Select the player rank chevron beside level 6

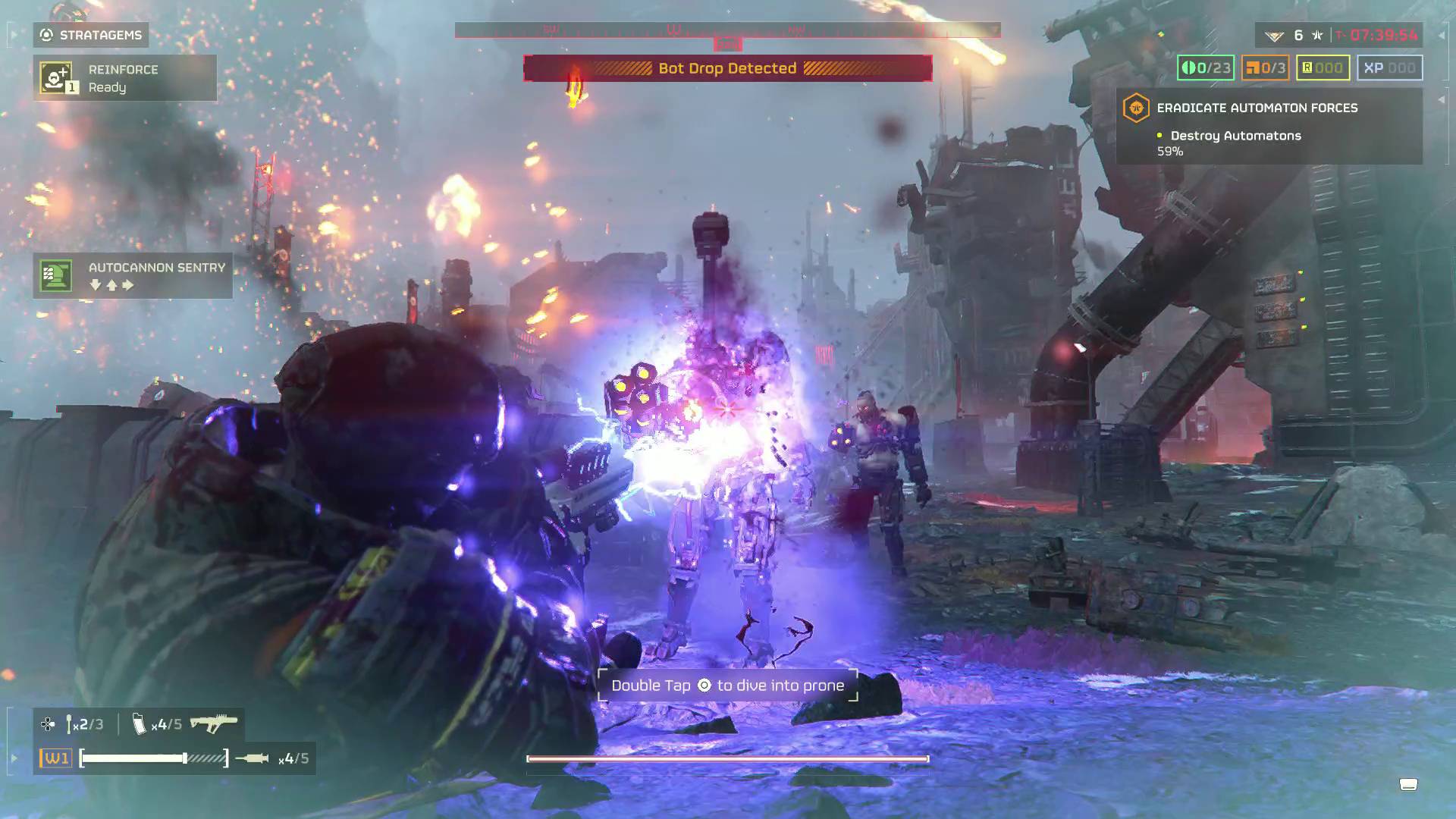pos(1274,36)
